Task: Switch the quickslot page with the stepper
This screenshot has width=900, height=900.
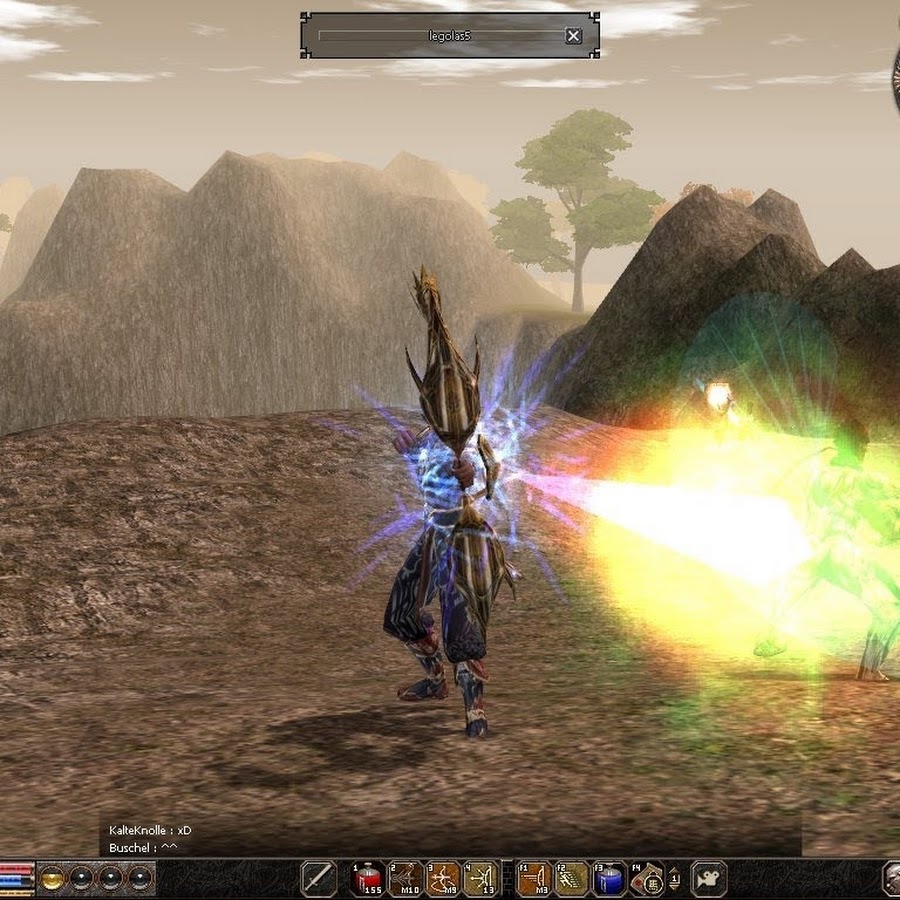Action: coord(674,878)
